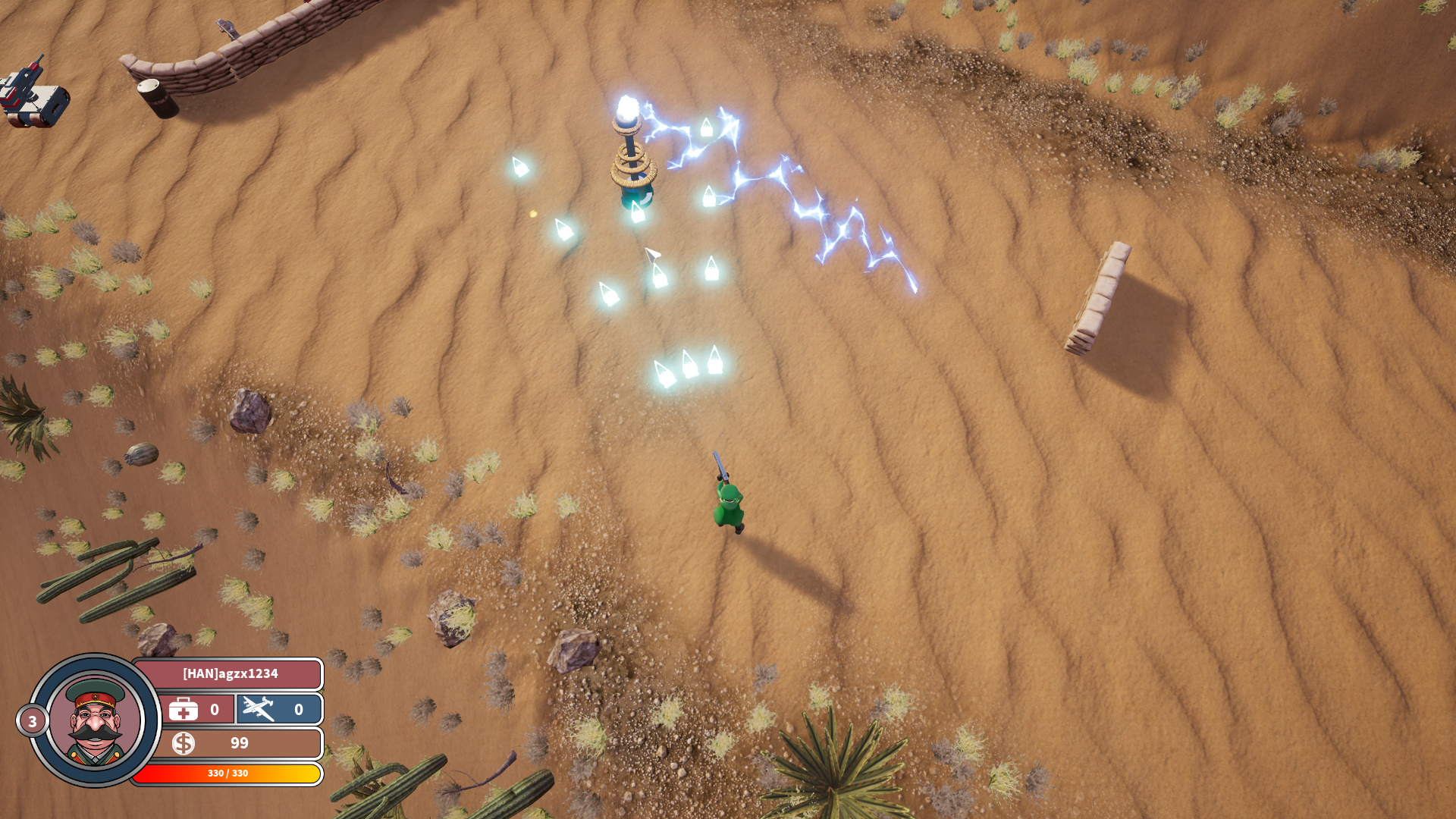Activate the airstrike plane icon
Image resolution: width=1456 pixels, height=819 pixels.
click(x=259, y=709)
